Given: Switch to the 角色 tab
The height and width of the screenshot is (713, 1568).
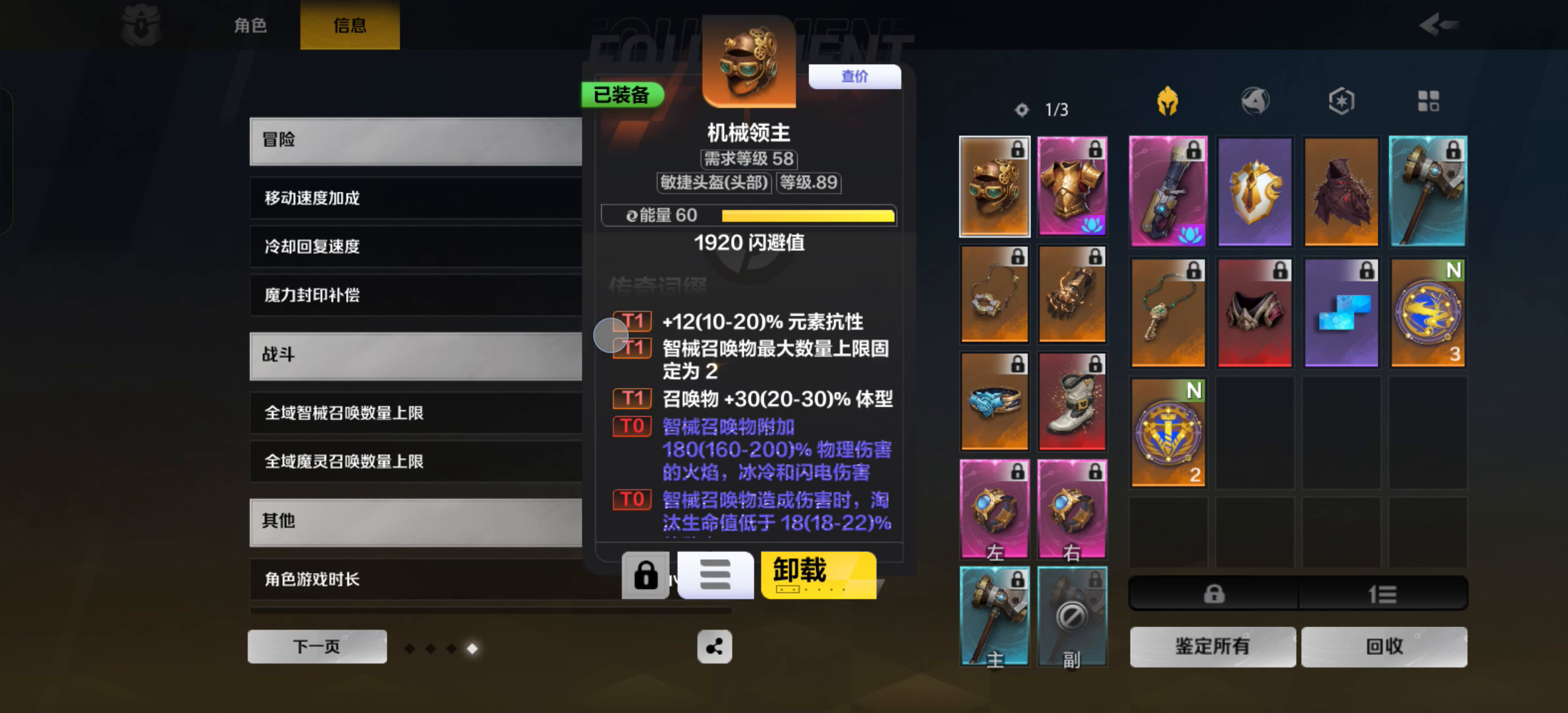Looking at the screenshot, I should 250,25.
